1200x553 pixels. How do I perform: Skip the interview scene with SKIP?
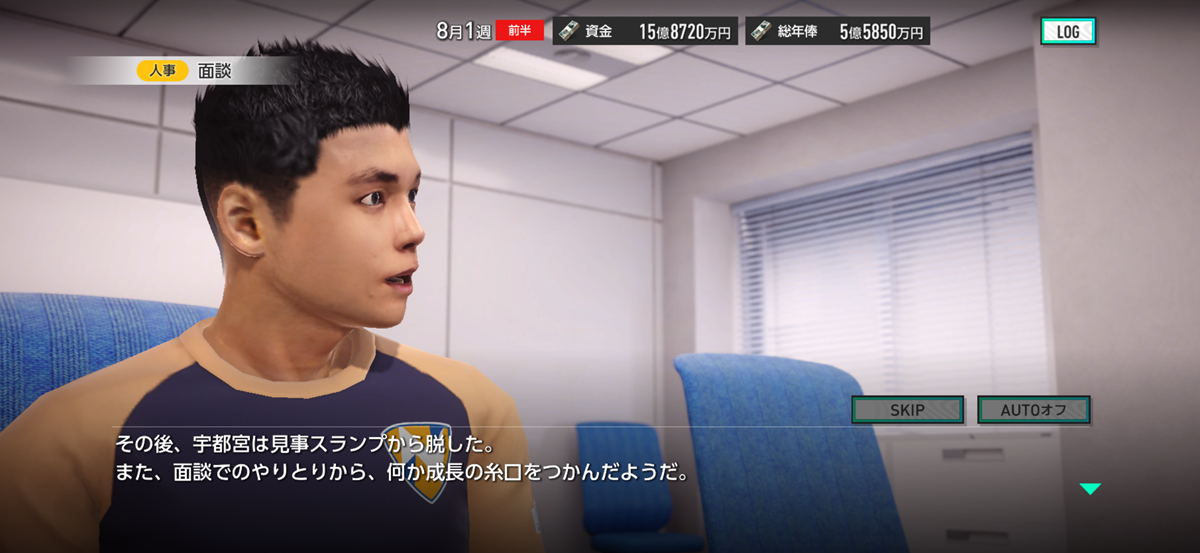907,410
